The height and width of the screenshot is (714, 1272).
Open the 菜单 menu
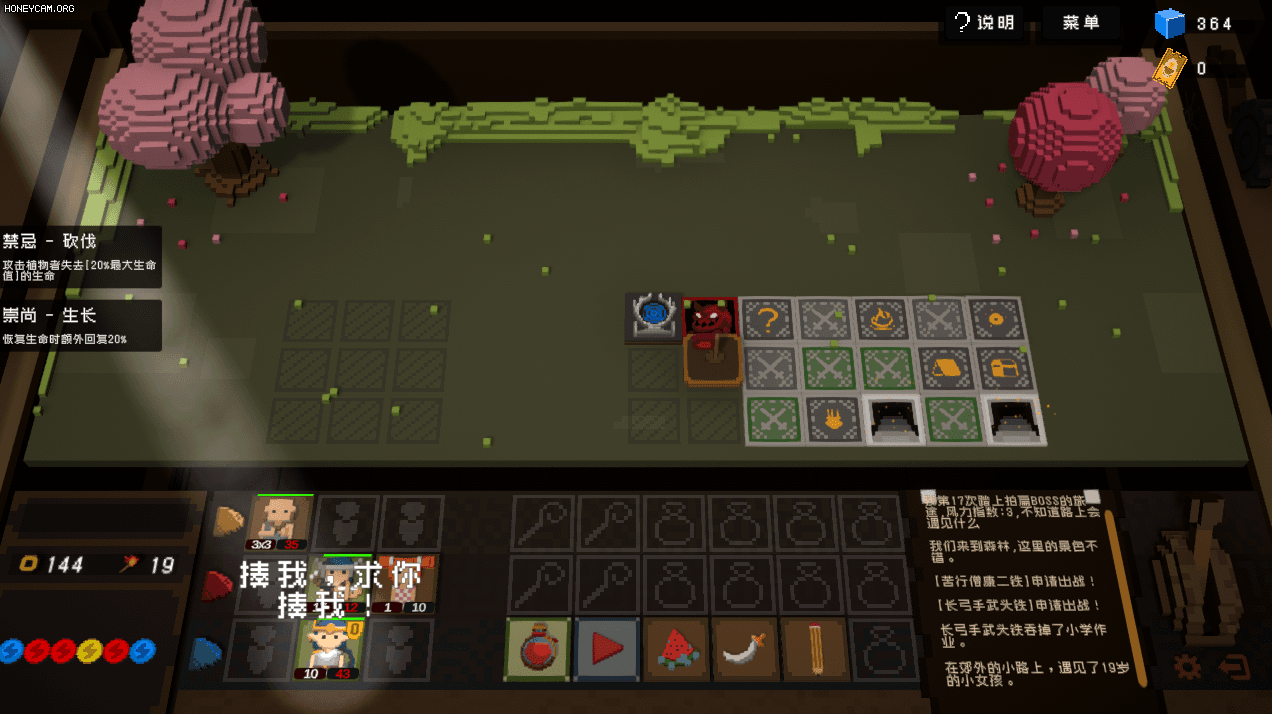[x=1081, y=22]
